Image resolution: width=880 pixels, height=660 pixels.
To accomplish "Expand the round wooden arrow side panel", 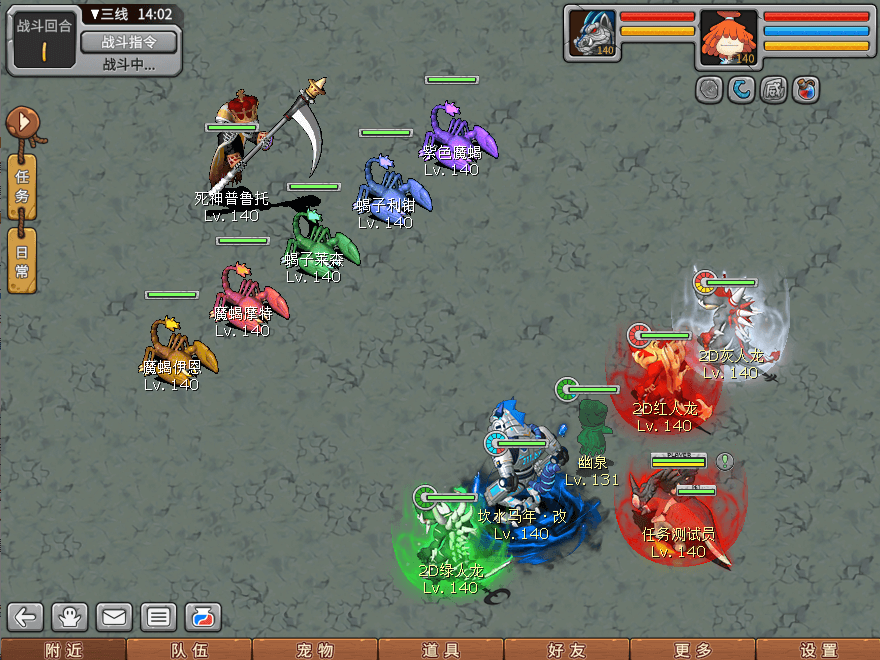I will pyautogui.click(x=23, y=125).
